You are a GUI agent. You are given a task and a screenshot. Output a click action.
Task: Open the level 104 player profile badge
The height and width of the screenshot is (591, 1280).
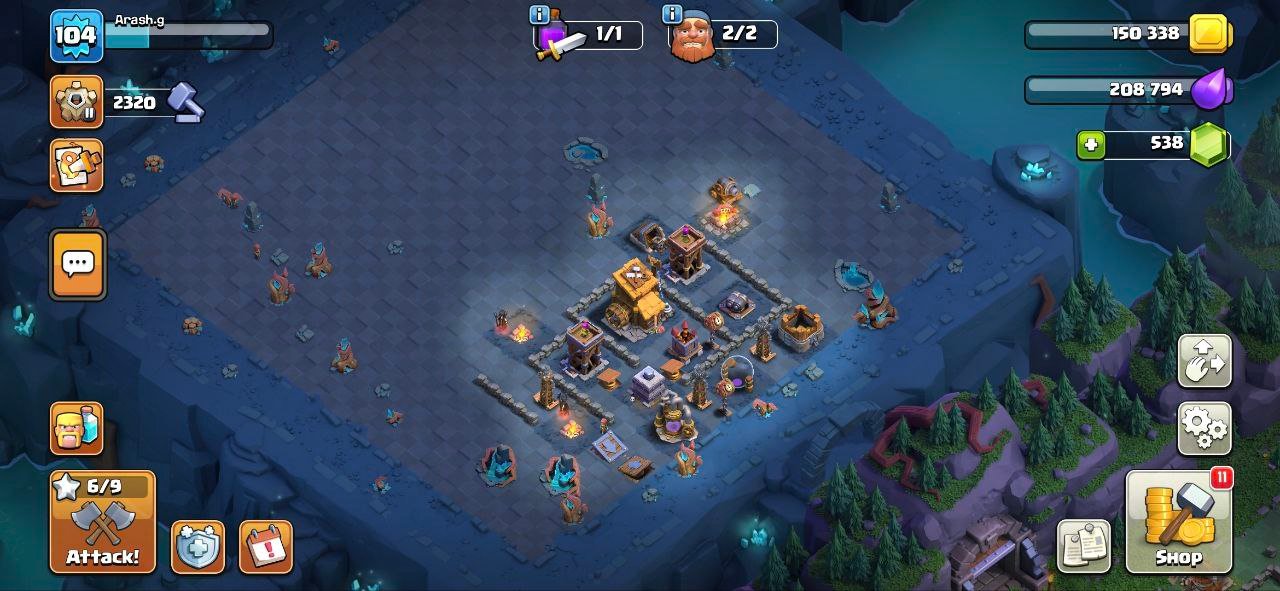pyautogui.click(x=76, y=36)
